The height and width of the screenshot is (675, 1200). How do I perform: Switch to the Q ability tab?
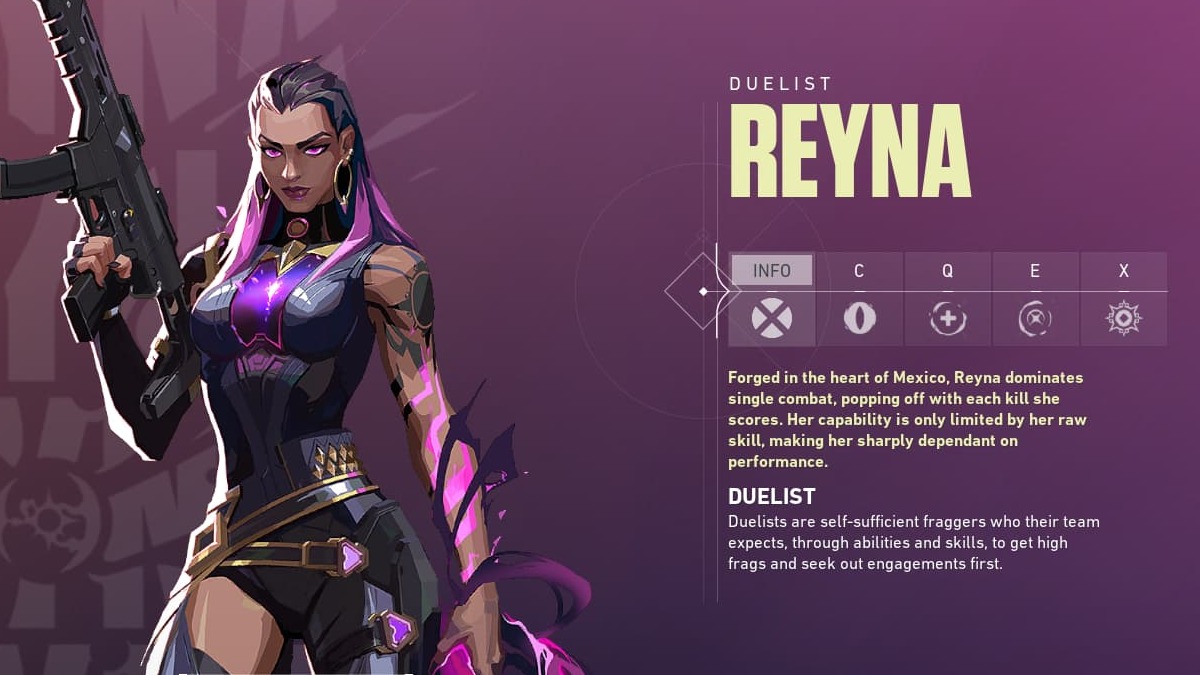click(947, 271)
